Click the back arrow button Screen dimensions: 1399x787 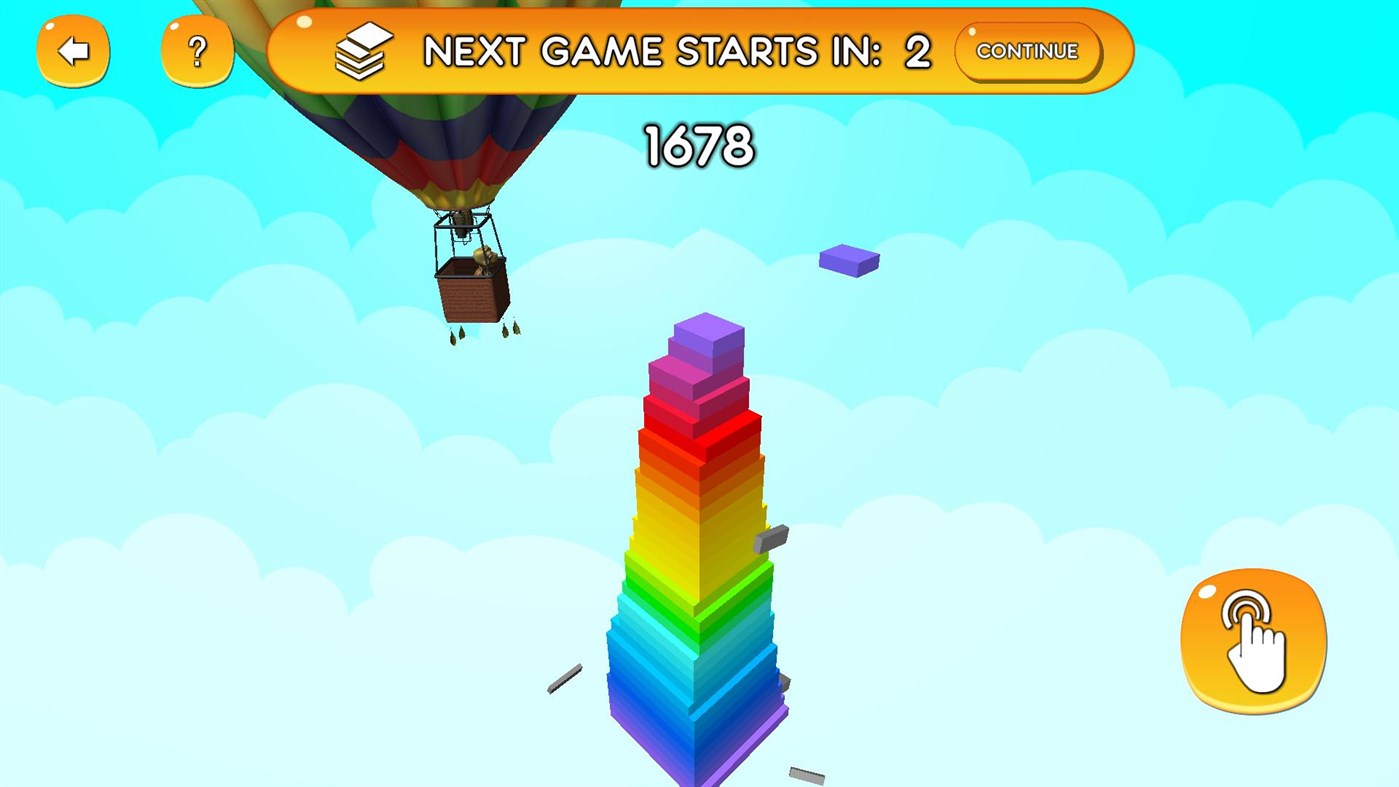tap(72, 50)
